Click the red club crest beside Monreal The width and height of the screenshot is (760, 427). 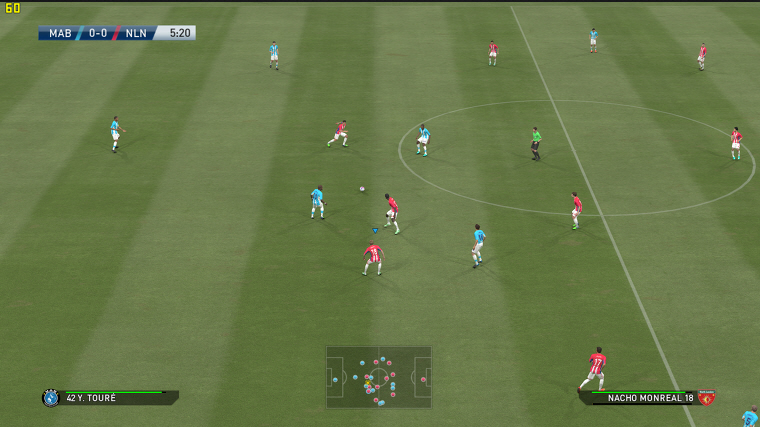tap(706, 398)
